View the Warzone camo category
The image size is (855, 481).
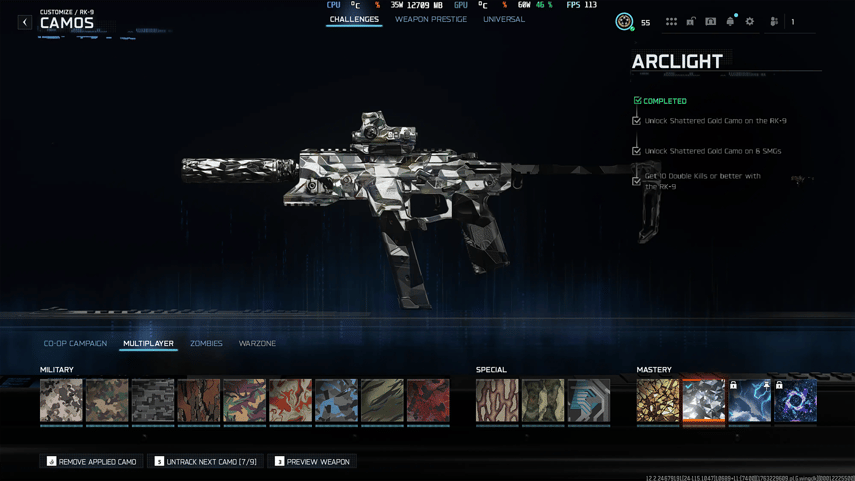click(257, 343)
